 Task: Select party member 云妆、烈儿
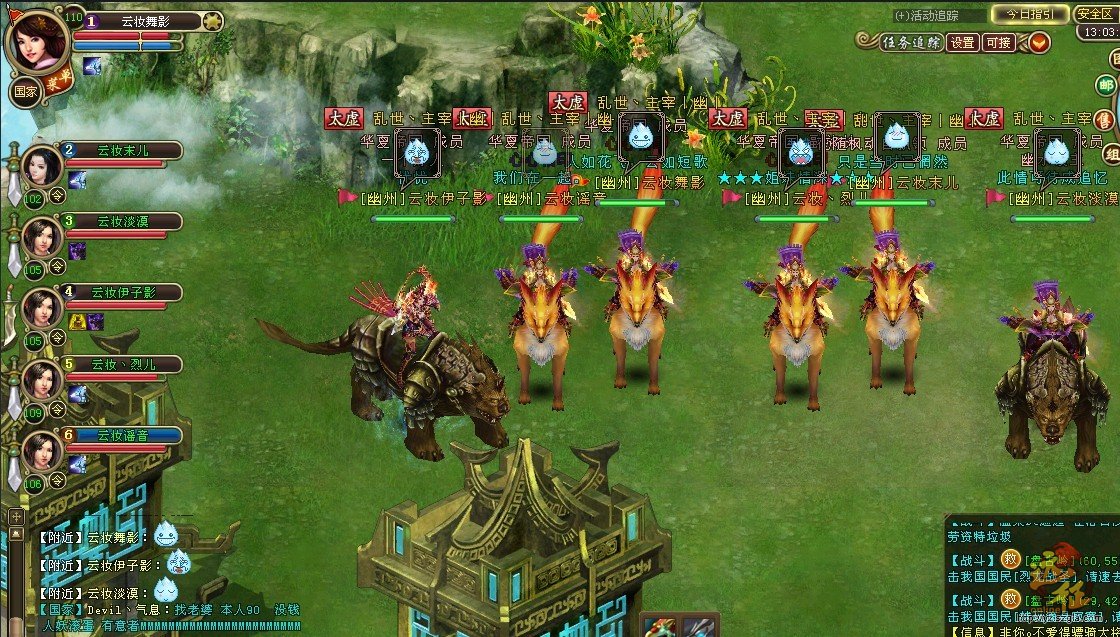122,364
